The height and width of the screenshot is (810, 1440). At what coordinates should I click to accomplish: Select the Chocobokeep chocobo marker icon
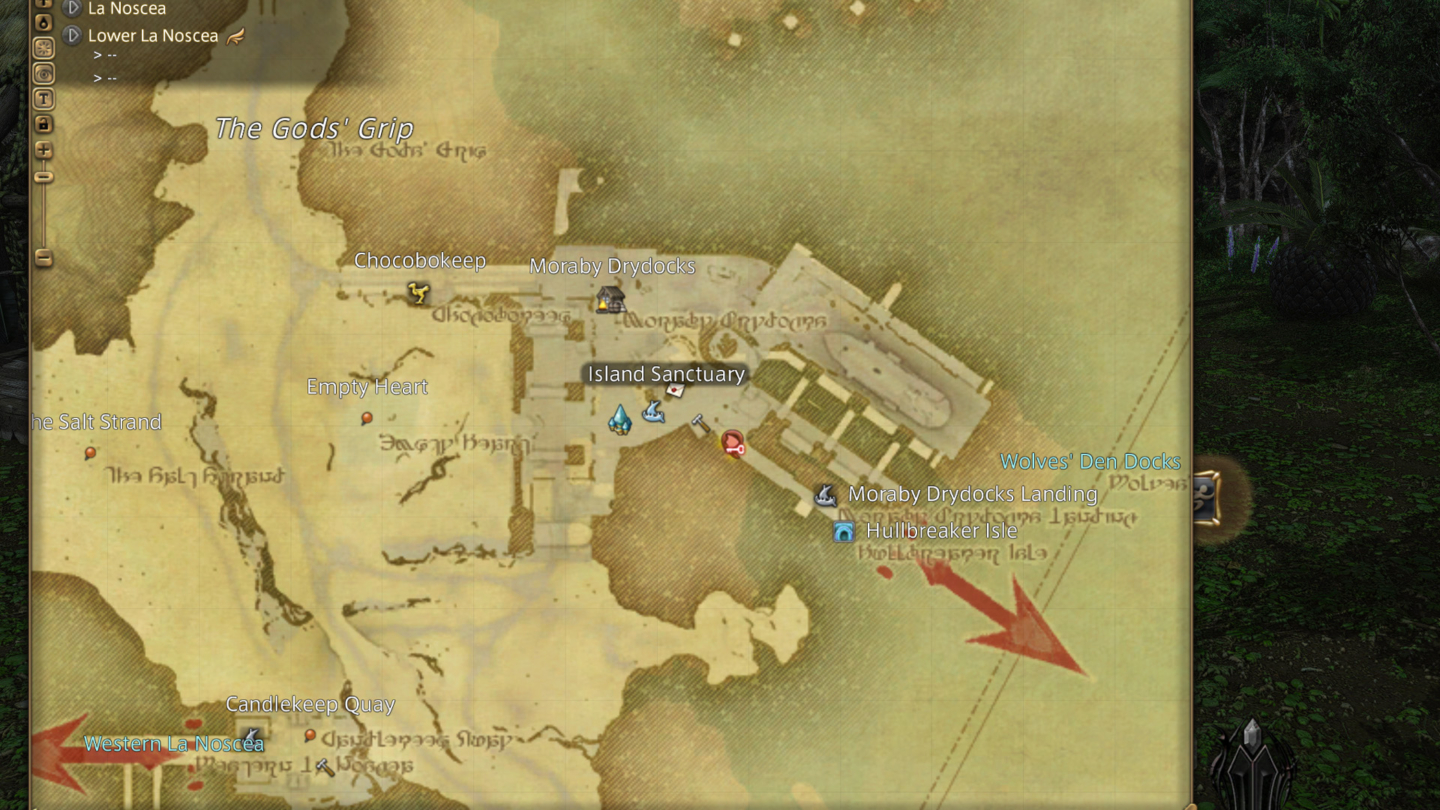(x=419, y=294)
